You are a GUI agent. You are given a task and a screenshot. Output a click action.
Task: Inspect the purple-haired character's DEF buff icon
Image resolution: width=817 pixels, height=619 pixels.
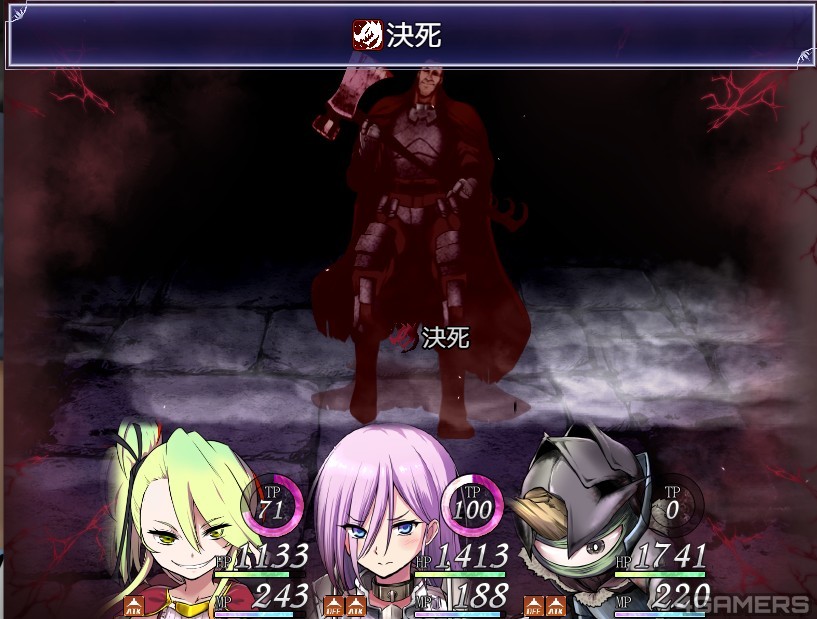[x=334, y=605]
